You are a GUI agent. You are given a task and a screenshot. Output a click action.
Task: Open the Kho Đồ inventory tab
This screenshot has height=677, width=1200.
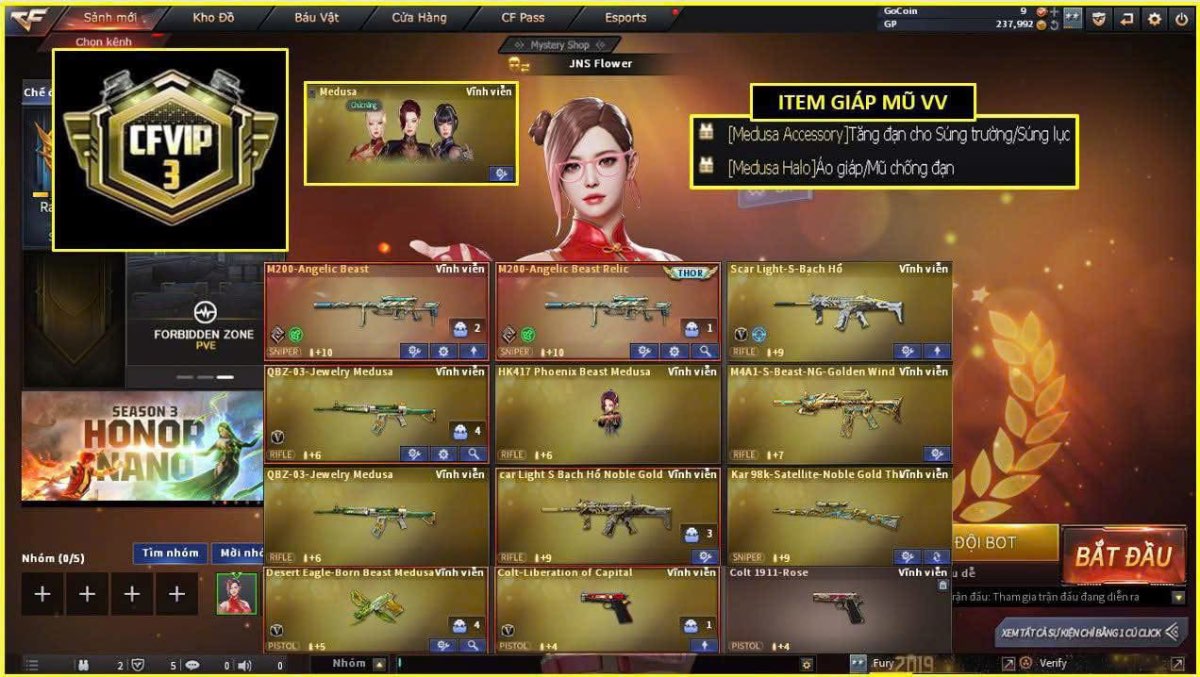click(214, 18)
